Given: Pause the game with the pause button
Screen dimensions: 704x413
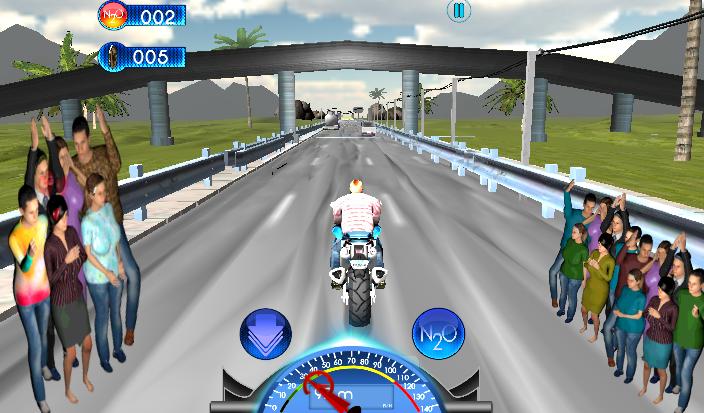Looking at the screenshot, I should (458, 11).
